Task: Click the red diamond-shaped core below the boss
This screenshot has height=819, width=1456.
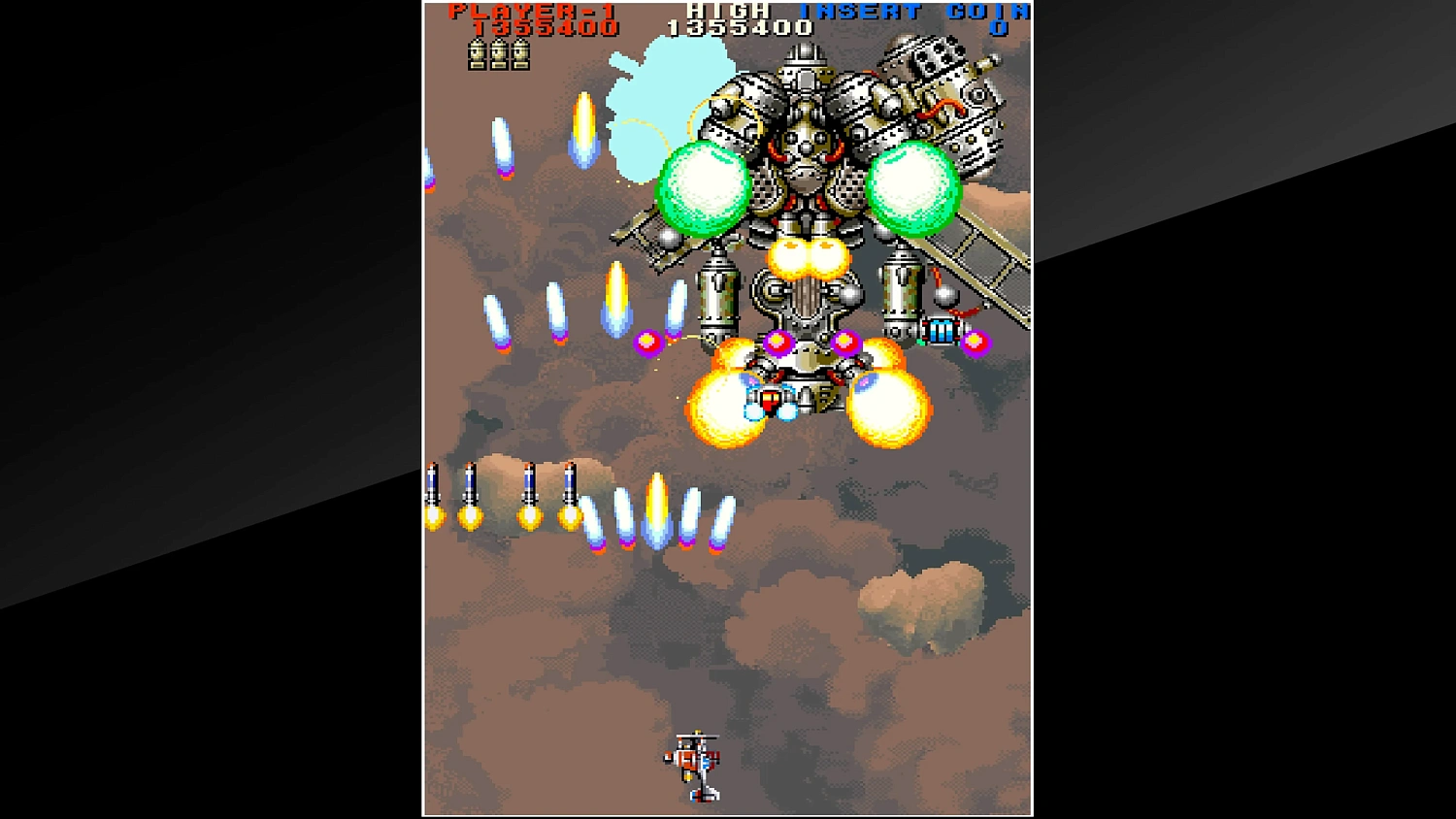Action: click(771, 398)
